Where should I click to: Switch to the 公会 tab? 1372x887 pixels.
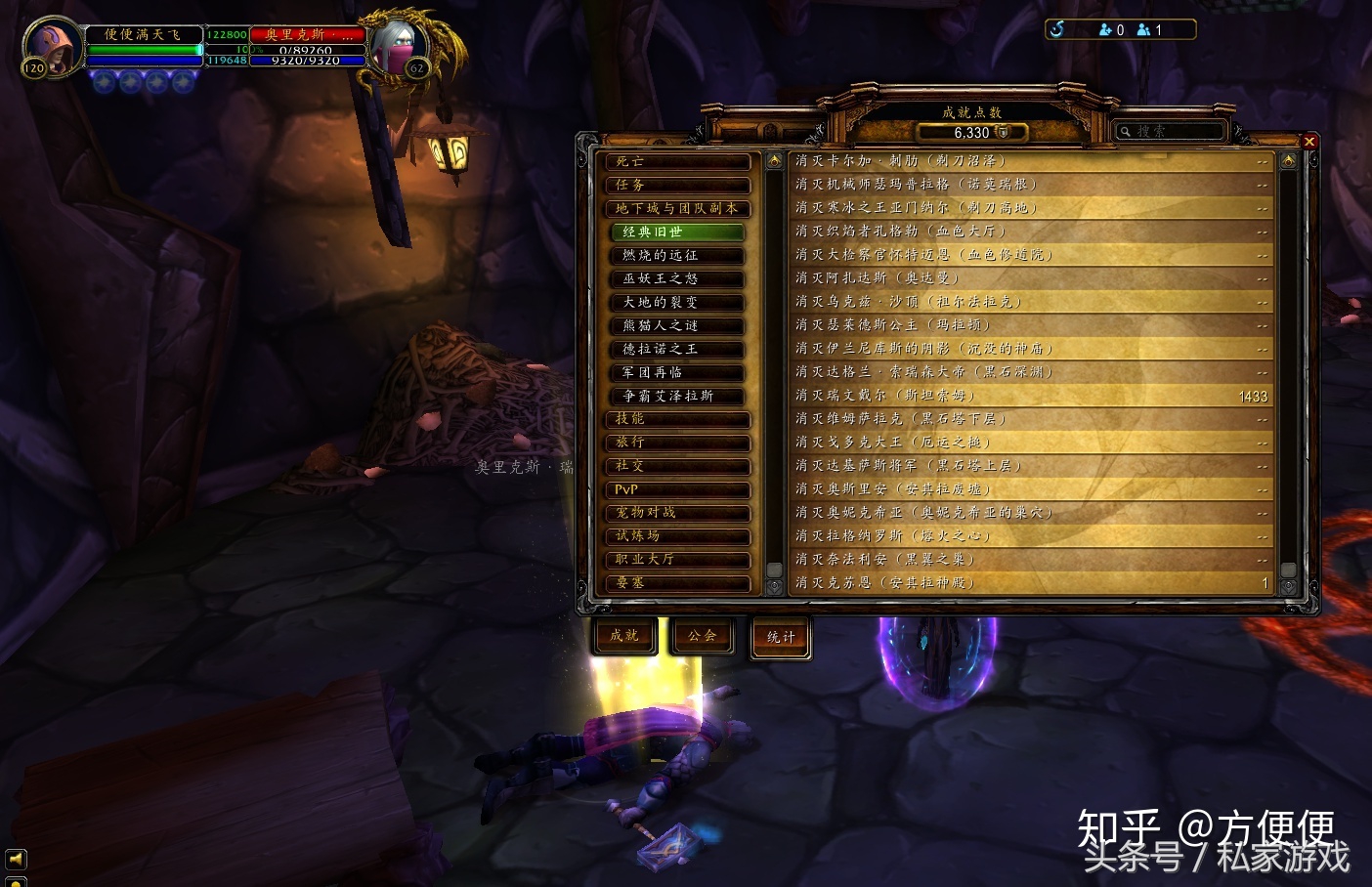click(703, 636)
